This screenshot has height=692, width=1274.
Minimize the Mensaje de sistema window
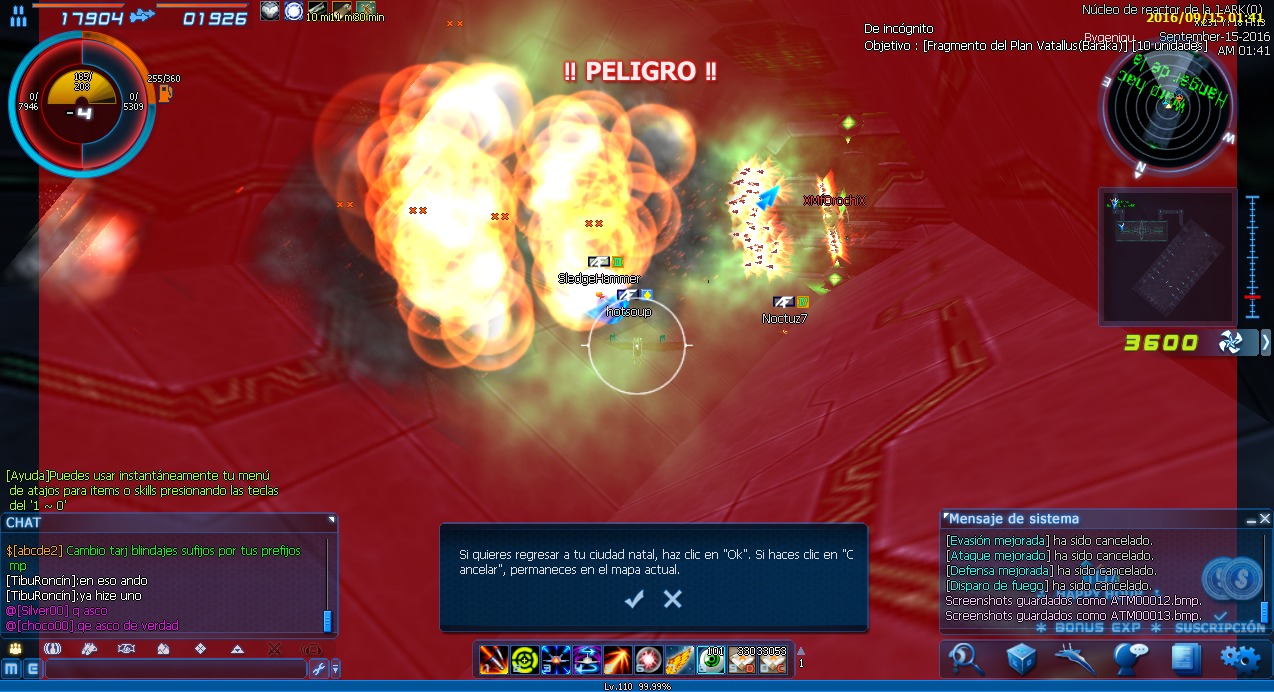pyautogui.click(x=1250, y=519)
